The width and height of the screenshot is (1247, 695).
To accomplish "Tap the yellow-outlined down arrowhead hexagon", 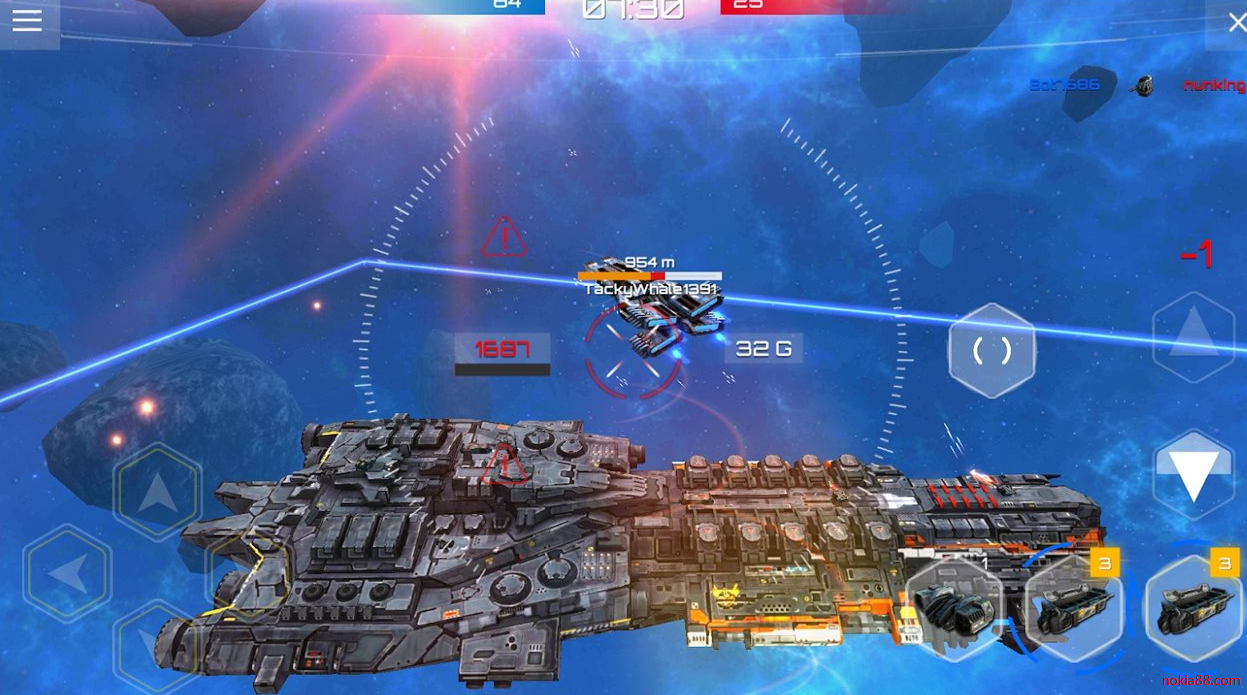I will click(x=157, y=645).
